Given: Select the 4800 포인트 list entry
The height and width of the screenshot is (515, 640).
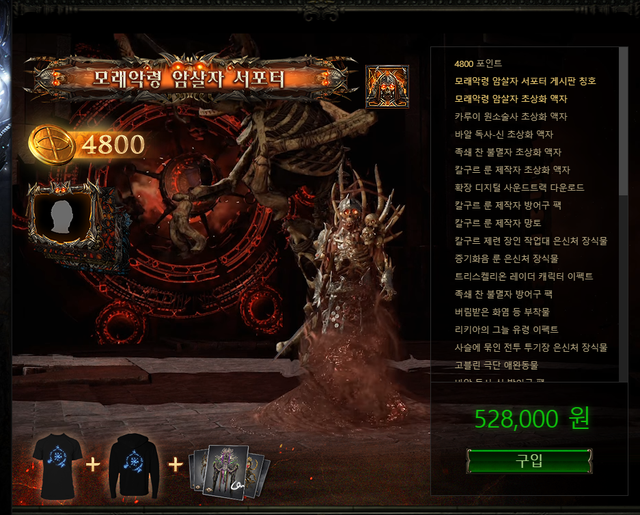Looking at the screenshot, I should coord(479,65).
